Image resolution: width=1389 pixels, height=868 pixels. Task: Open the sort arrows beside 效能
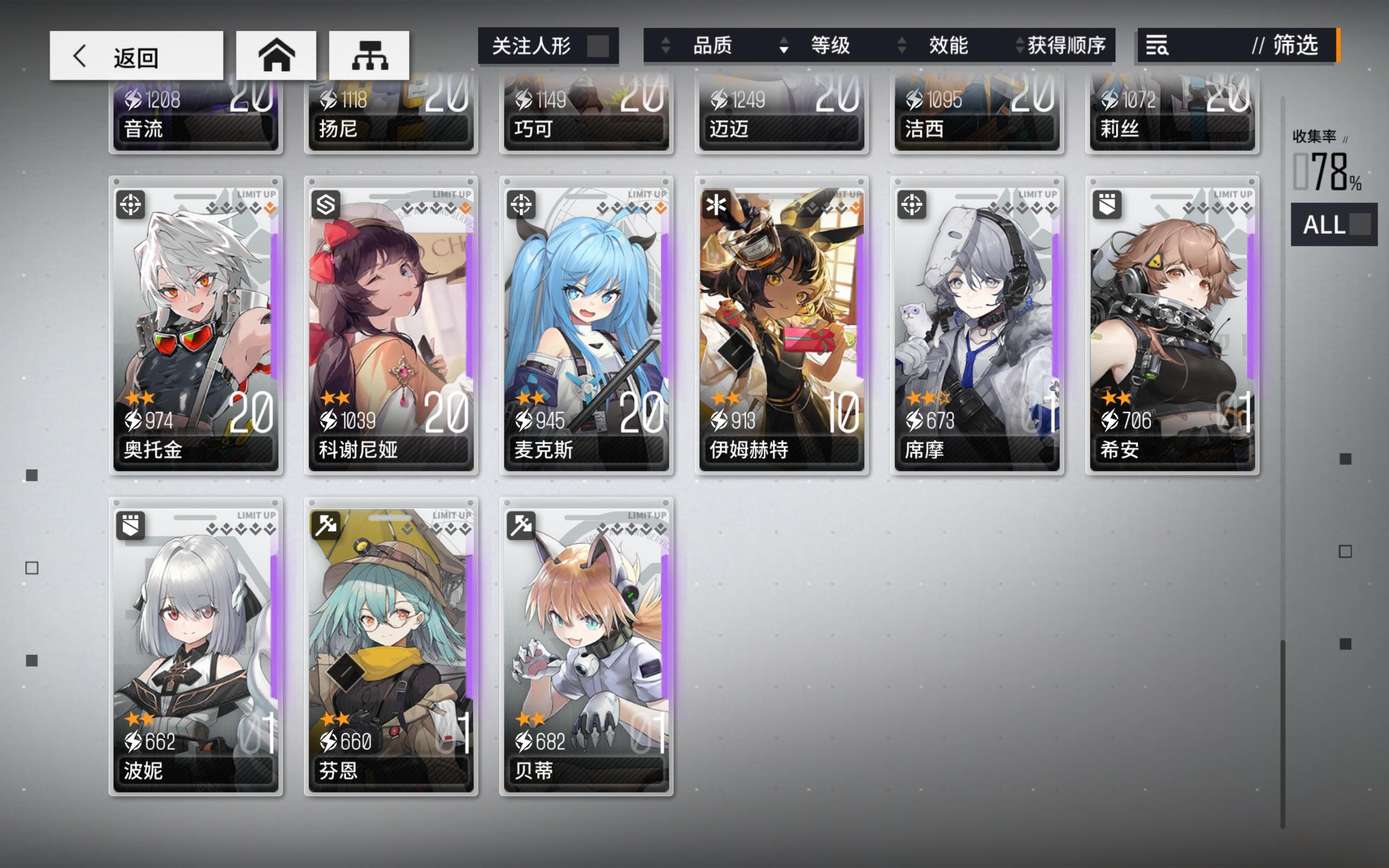901,47
